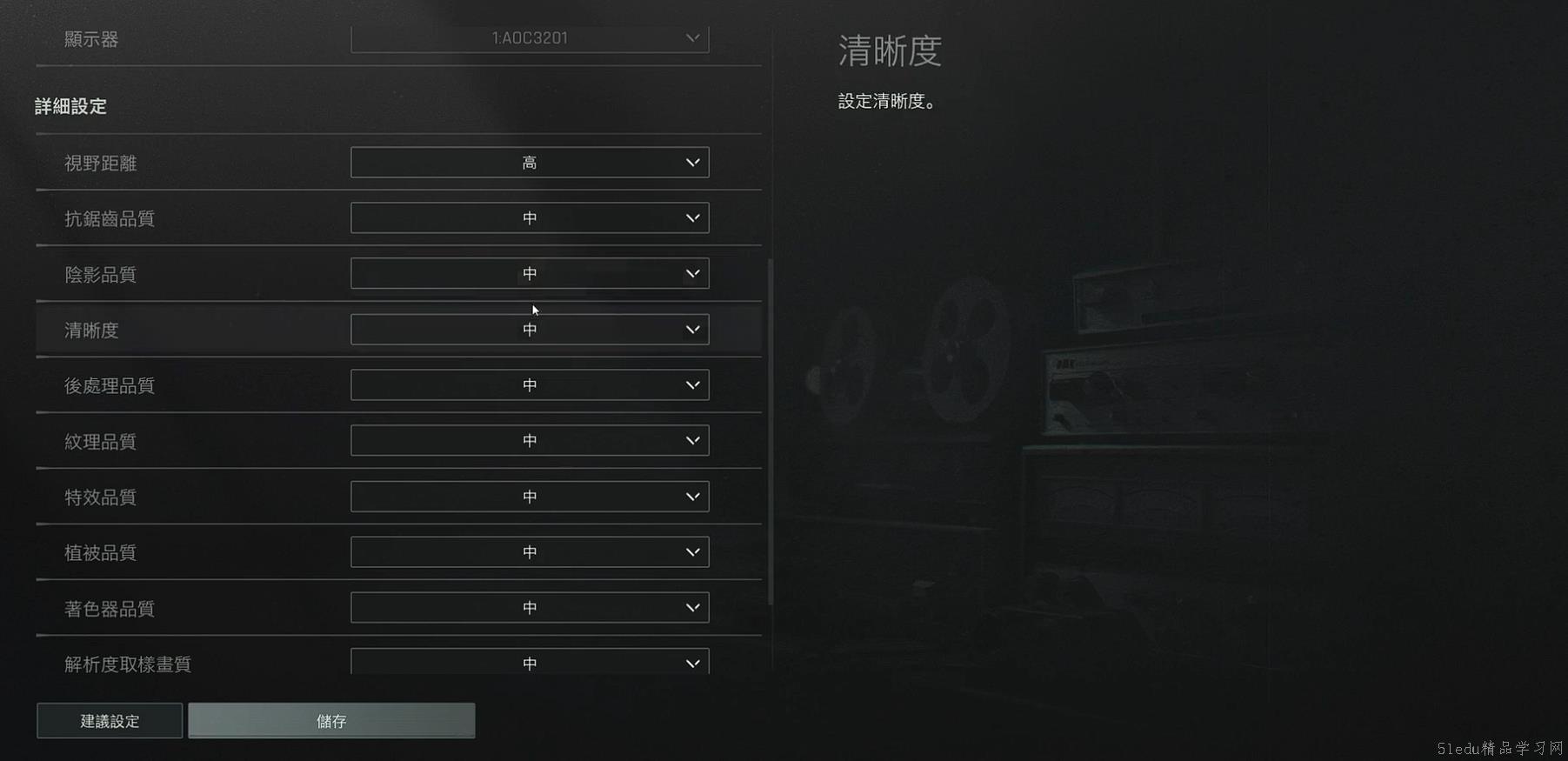Apply recommended settings with 建議設定
The width and height of the screenshot is (1568, 761).
tap(110, 721)
